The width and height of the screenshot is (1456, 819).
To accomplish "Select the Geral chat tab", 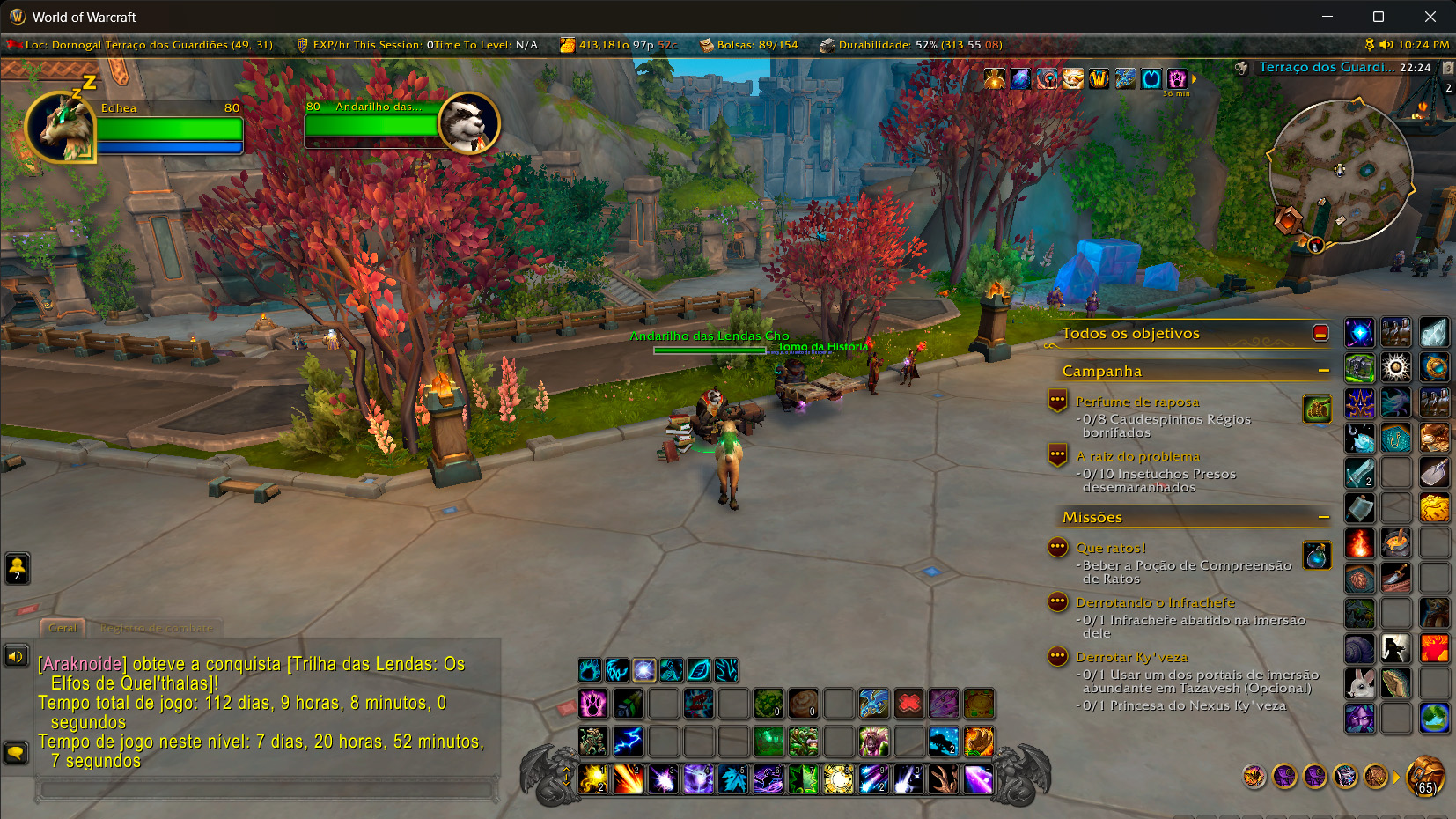I will pos(63,628).
